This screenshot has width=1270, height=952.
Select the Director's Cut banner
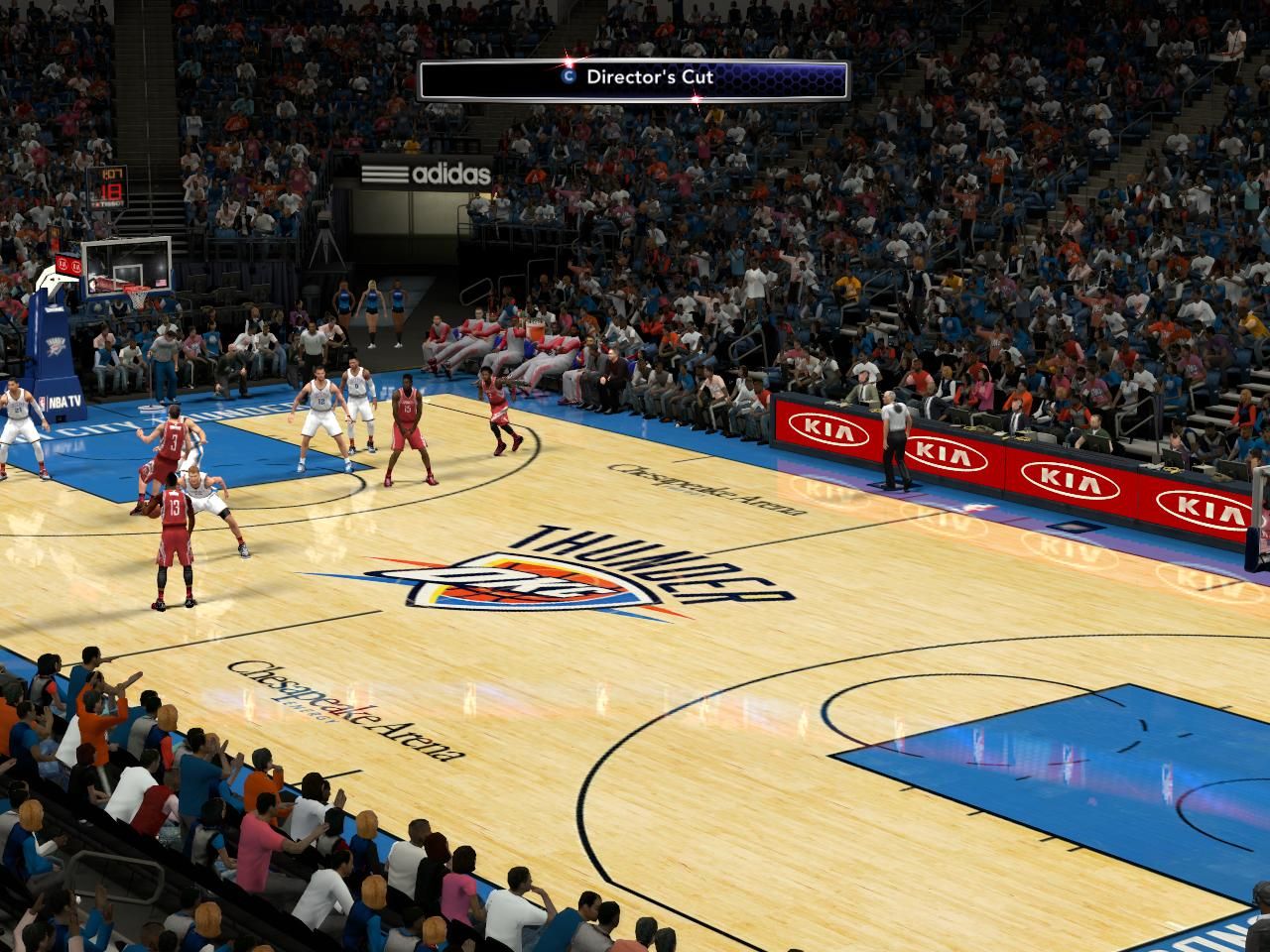pos(634,79)
